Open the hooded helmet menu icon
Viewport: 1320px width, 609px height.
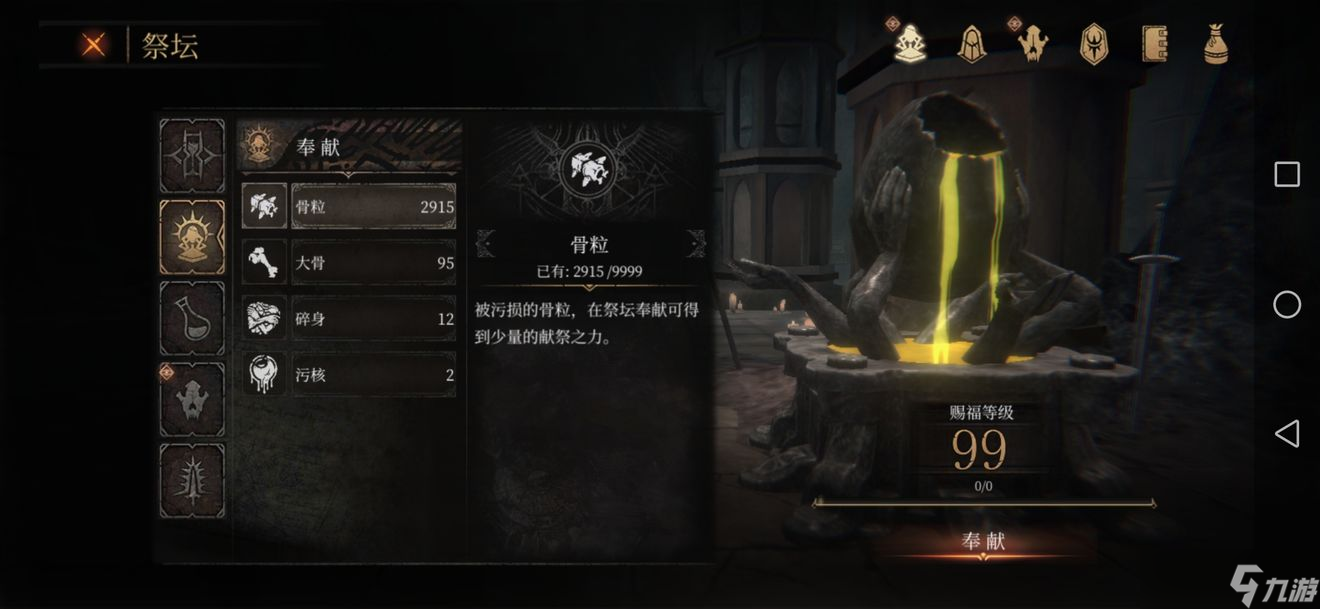tap(970, 44)
